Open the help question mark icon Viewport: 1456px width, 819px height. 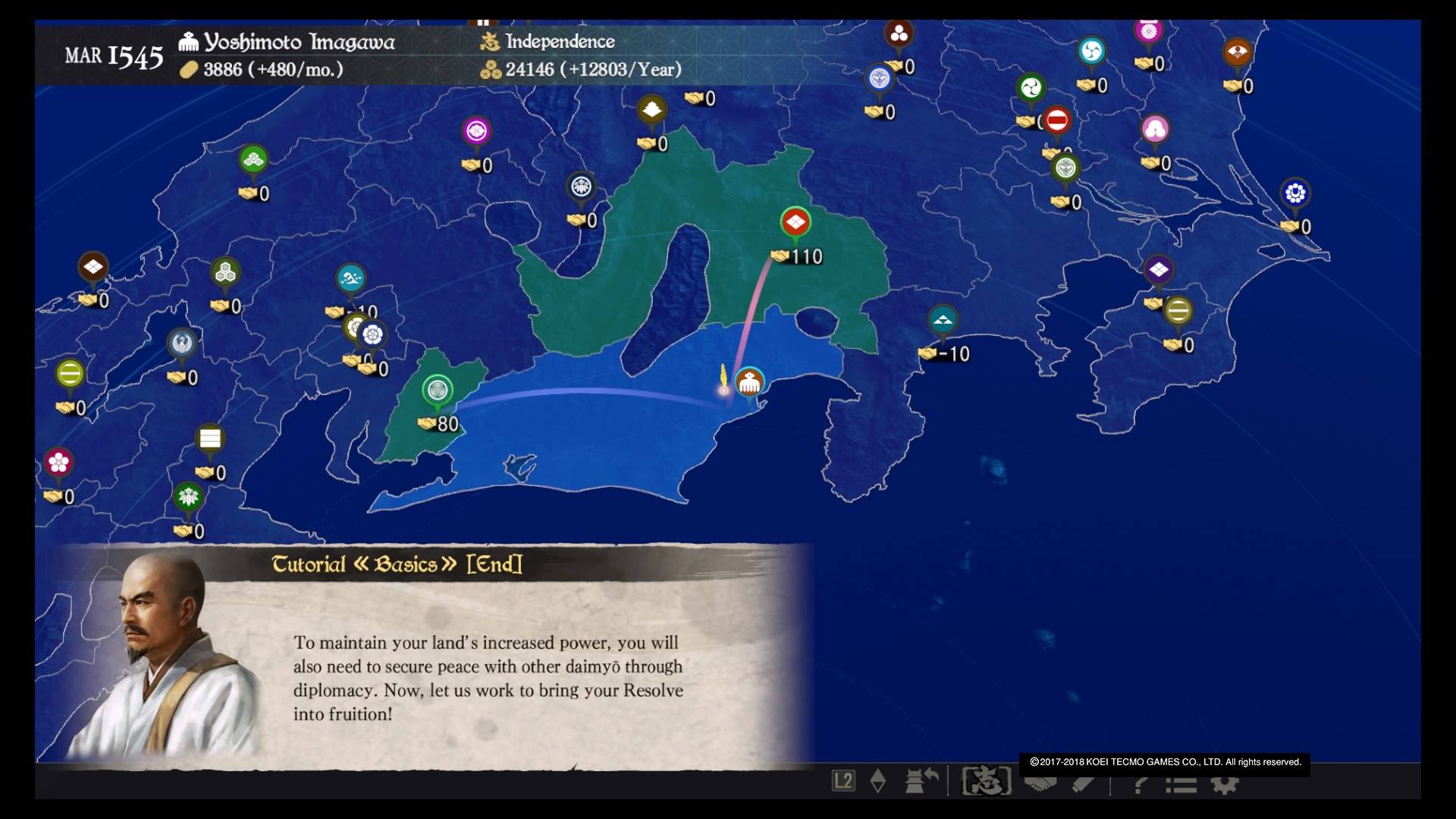[1139, 783]
